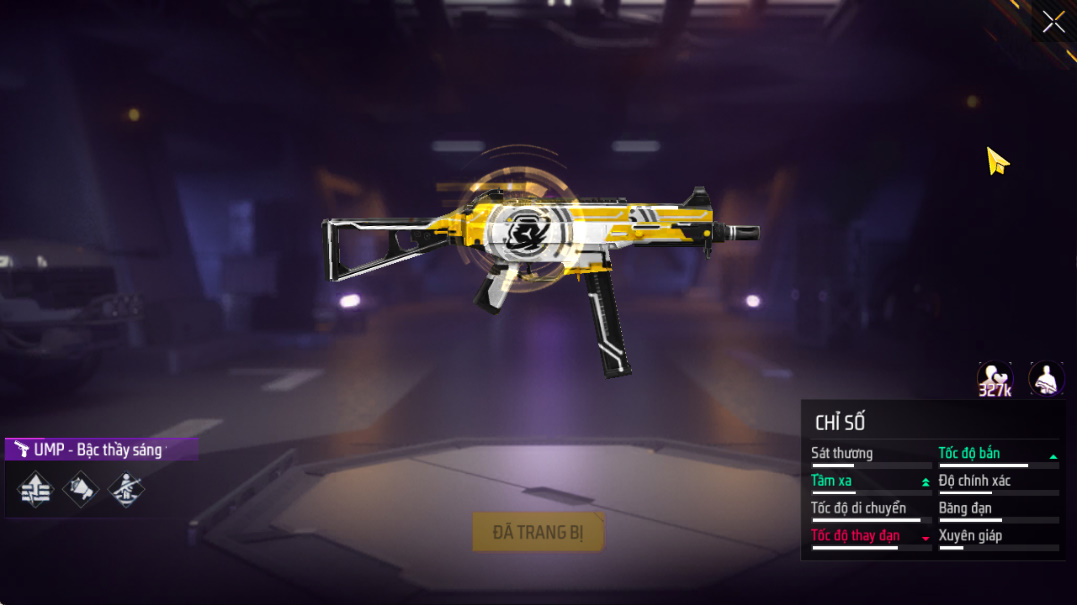Like the skin via the 327k heart icon
Viewport: 1077px width, 605px height.
(x=994, y=379)
